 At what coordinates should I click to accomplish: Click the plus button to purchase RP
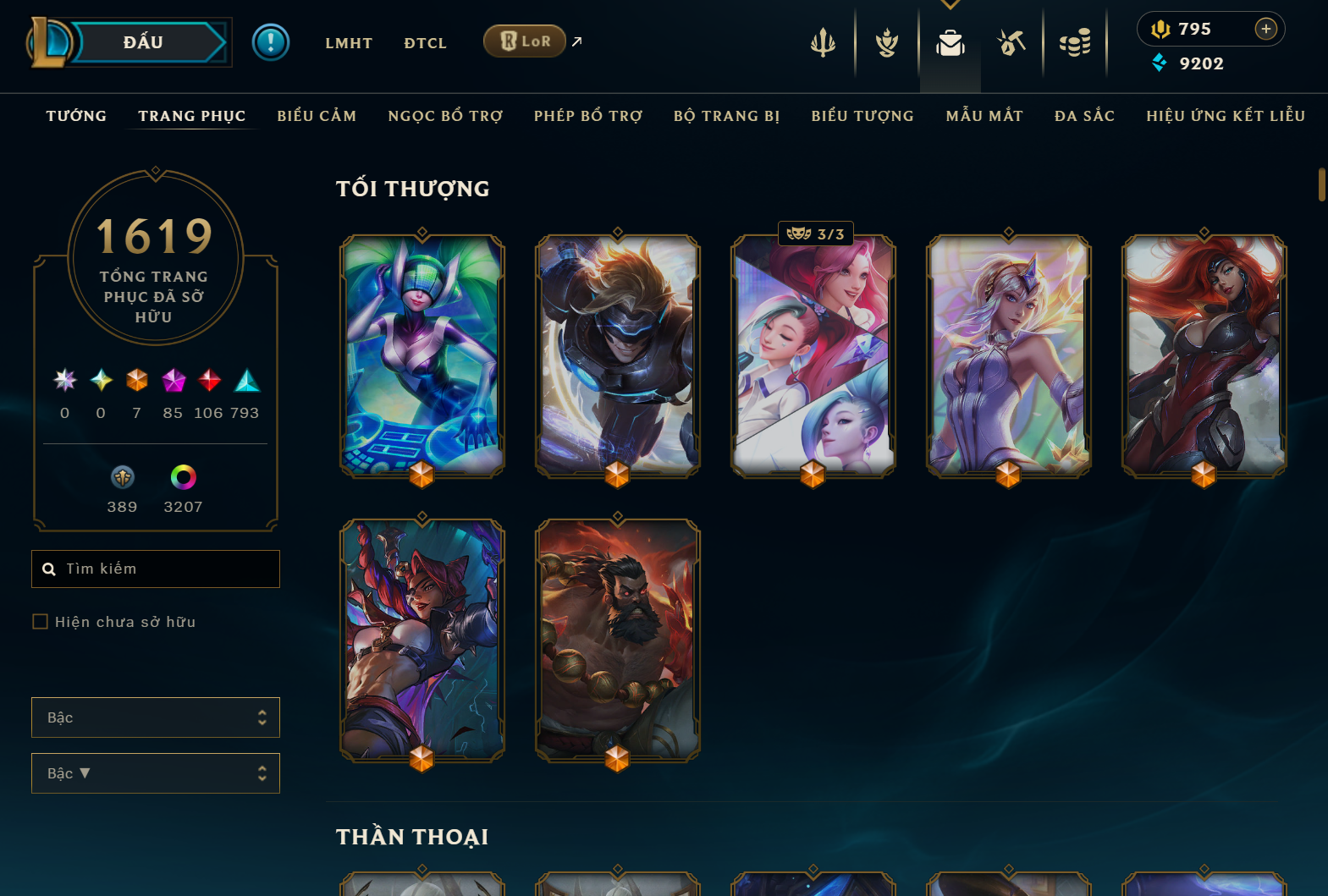point(1265,28)
